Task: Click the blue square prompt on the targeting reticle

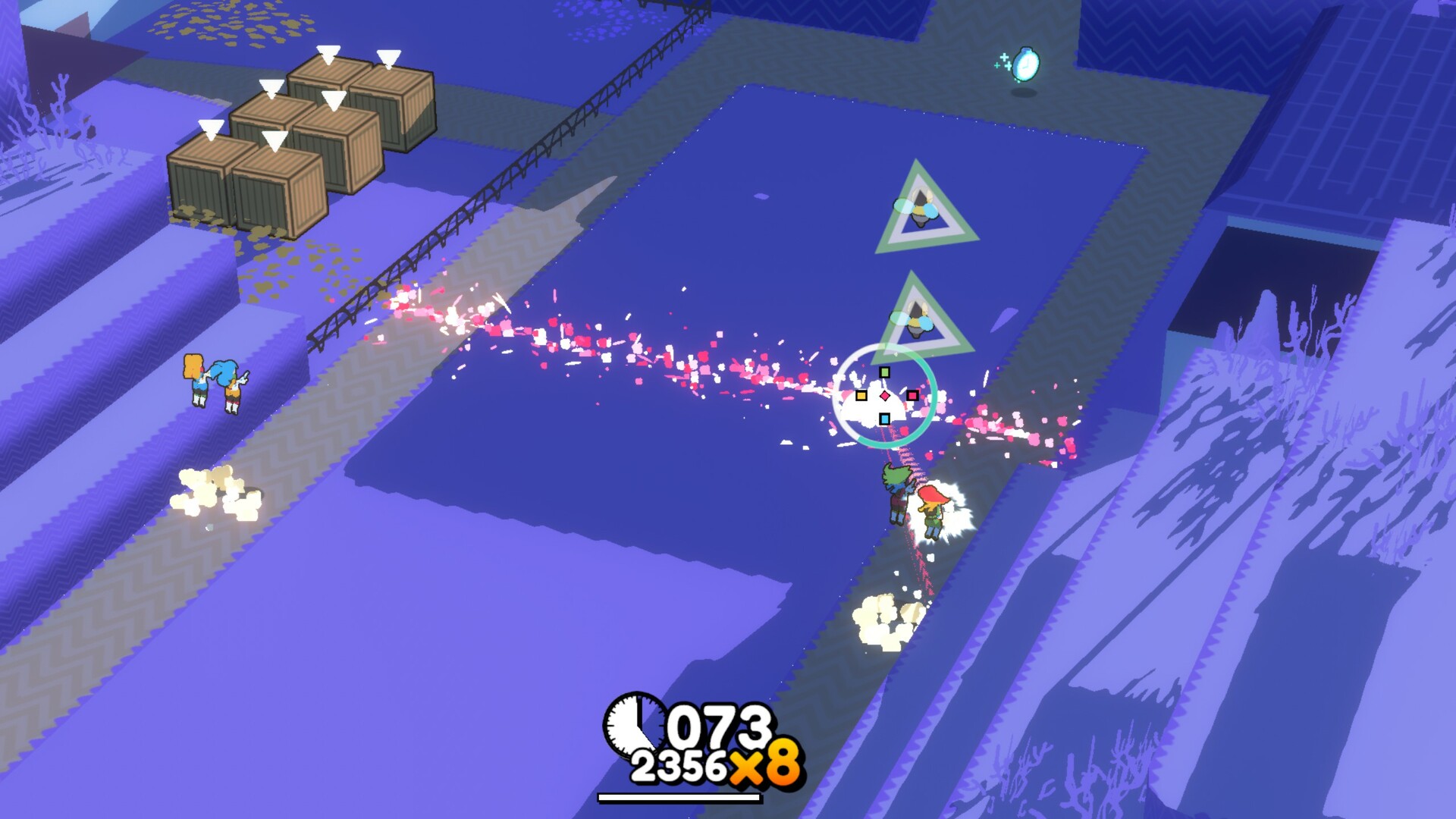Action: [x=885, y=419]
